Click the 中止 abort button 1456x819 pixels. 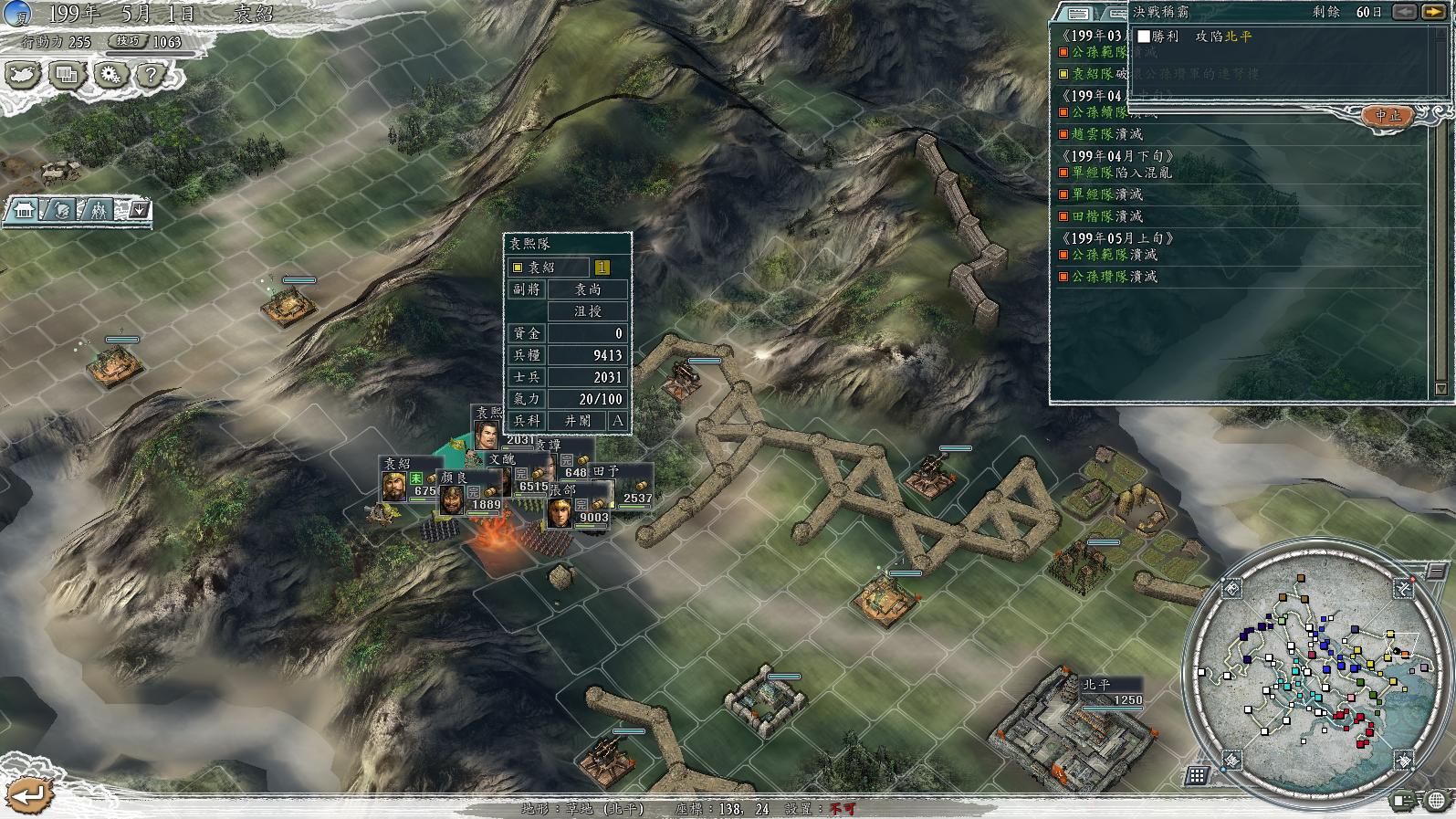[1388, 116]
